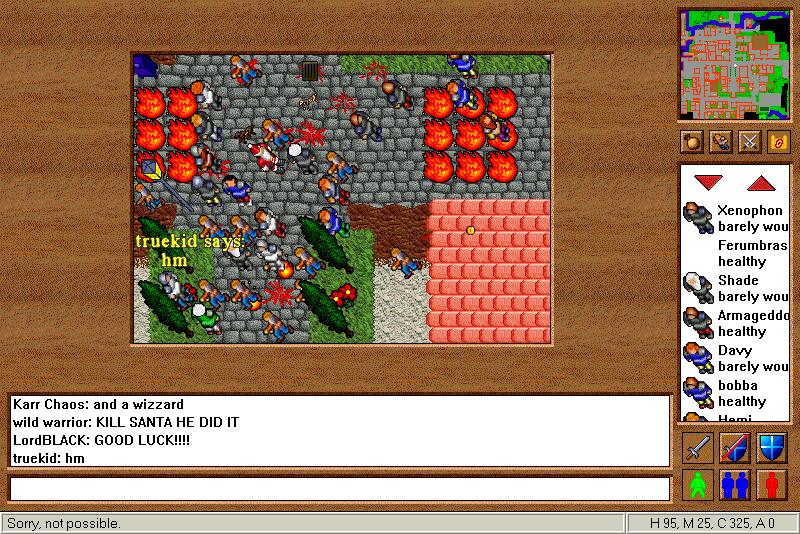Activate the two blue figures mode
Image resolution: width=800 pixels, height=534 pixels.
(x=735, y=484)
